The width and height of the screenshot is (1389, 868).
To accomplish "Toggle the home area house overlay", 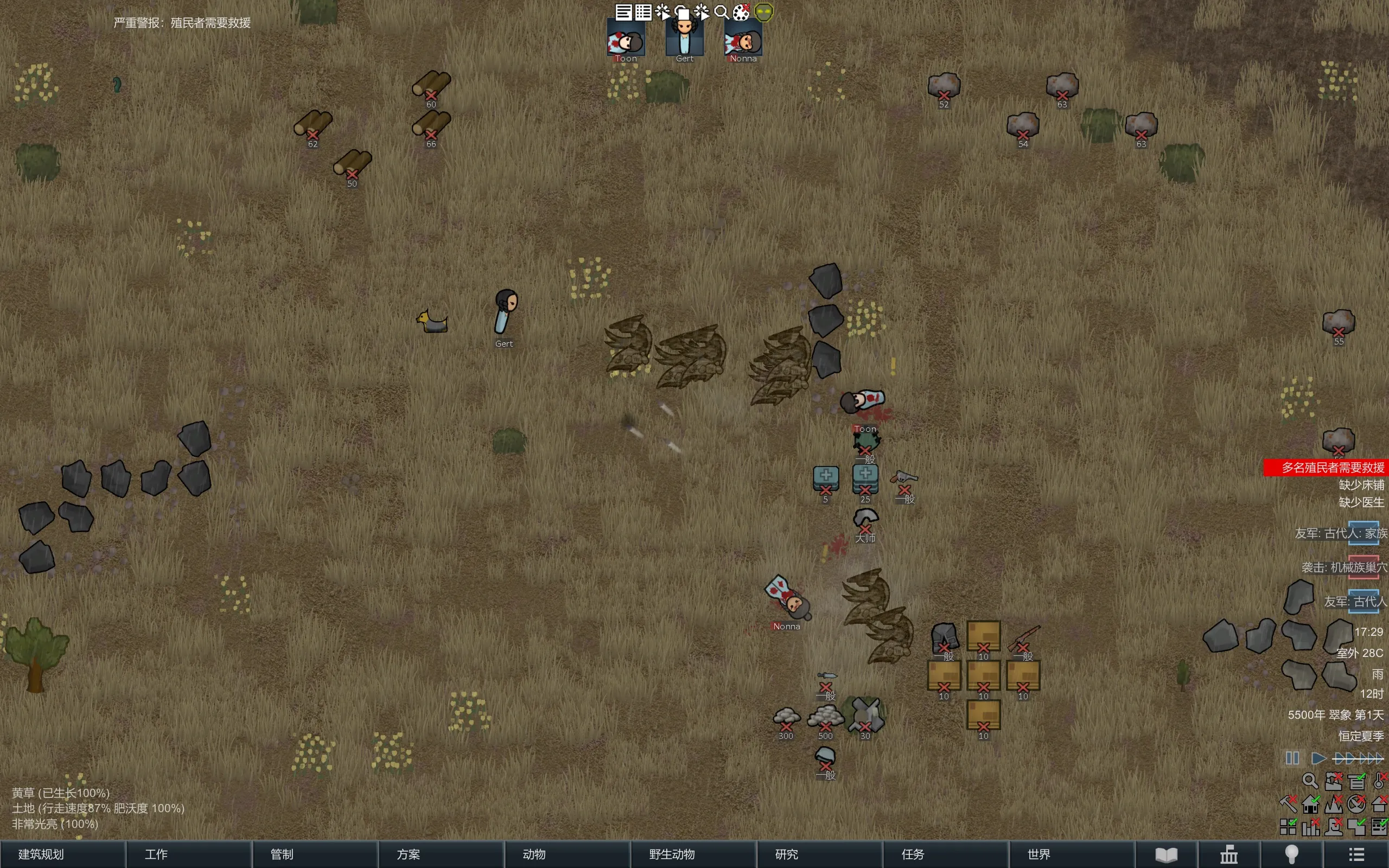I will 1310,803.
